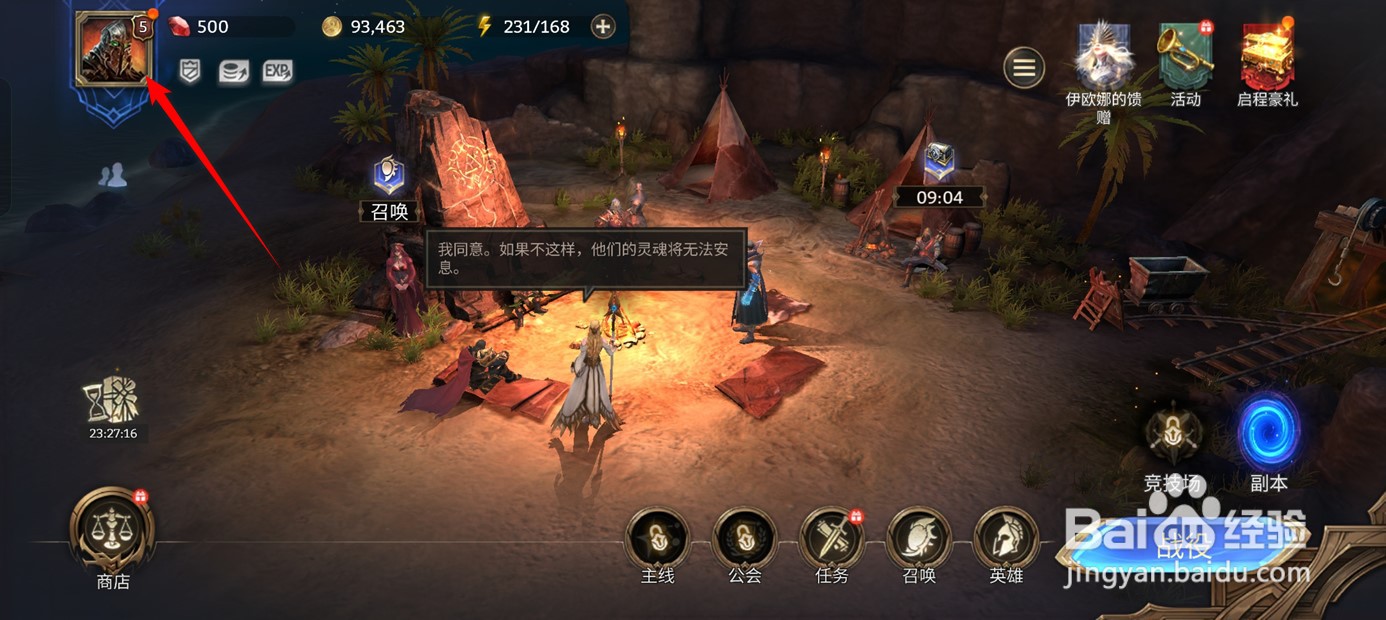Open the chest with 09:04 timer
This screenshot has width=1386, height=620.
coord(939,162)
